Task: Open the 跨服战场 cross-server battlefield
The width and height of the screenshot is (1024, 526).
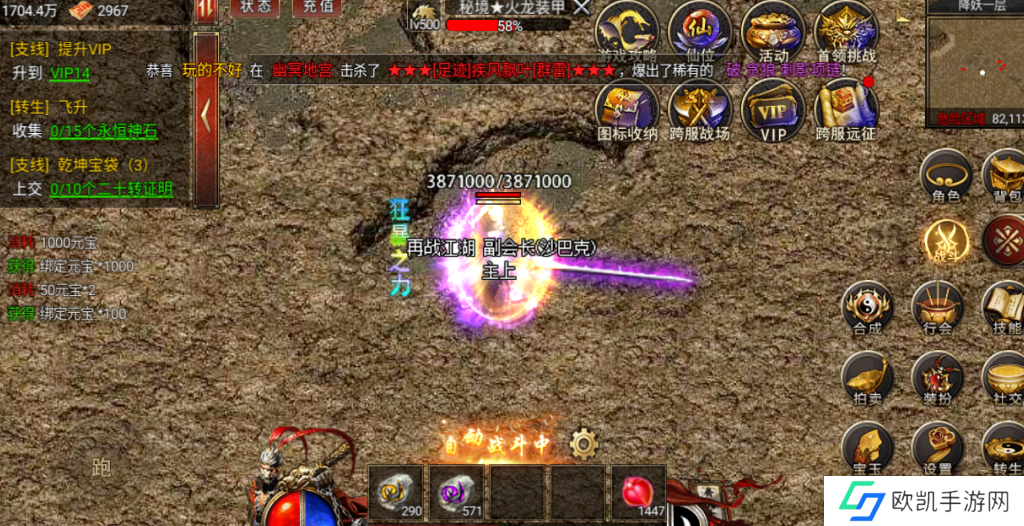Action: pos(700,108)
